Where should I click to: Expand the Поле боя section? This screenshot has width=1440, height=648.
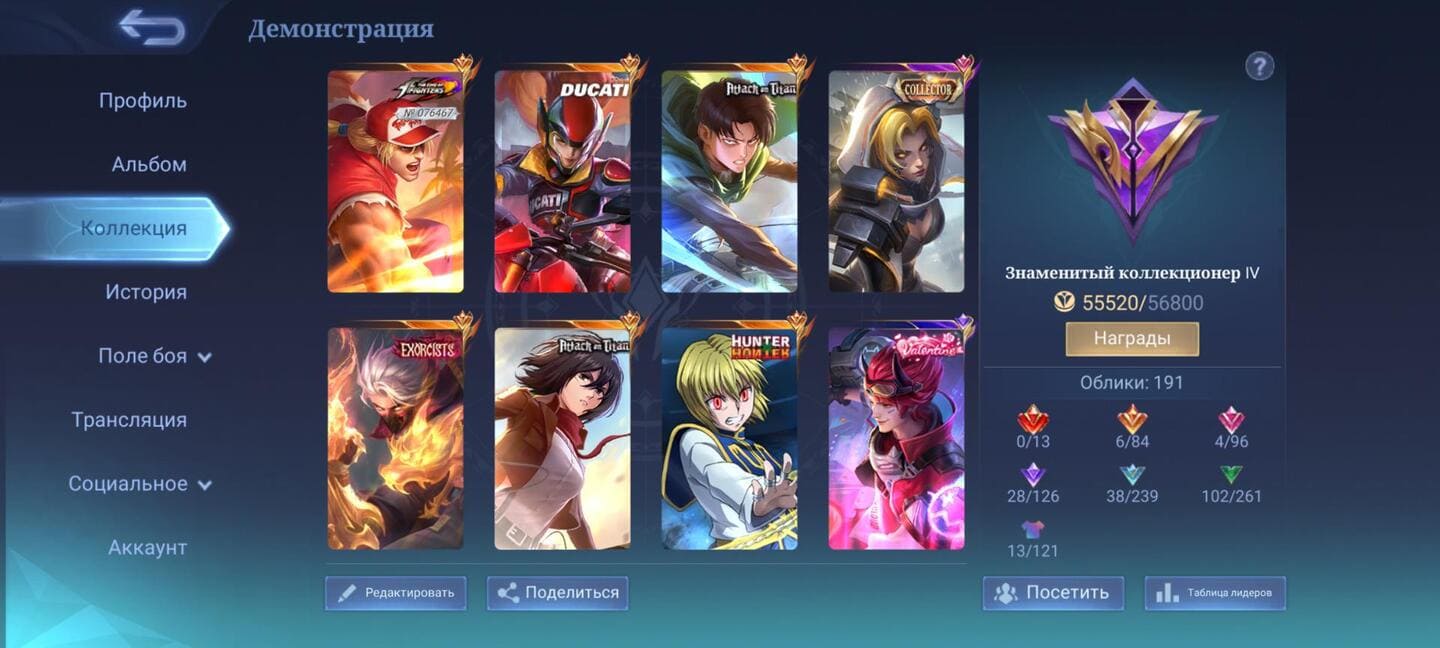(154, 357)
